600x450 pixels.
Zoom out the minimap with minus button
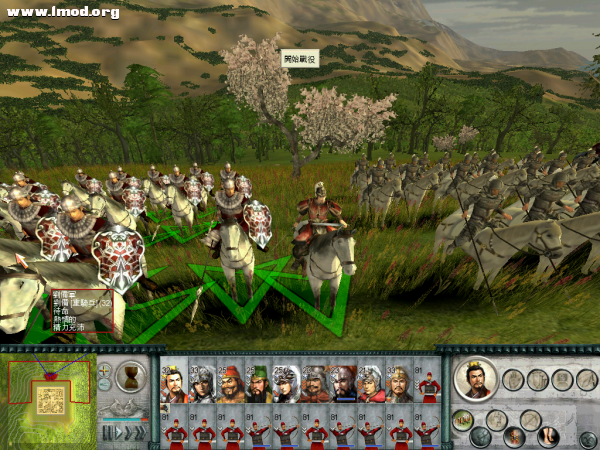click(105, 383)
